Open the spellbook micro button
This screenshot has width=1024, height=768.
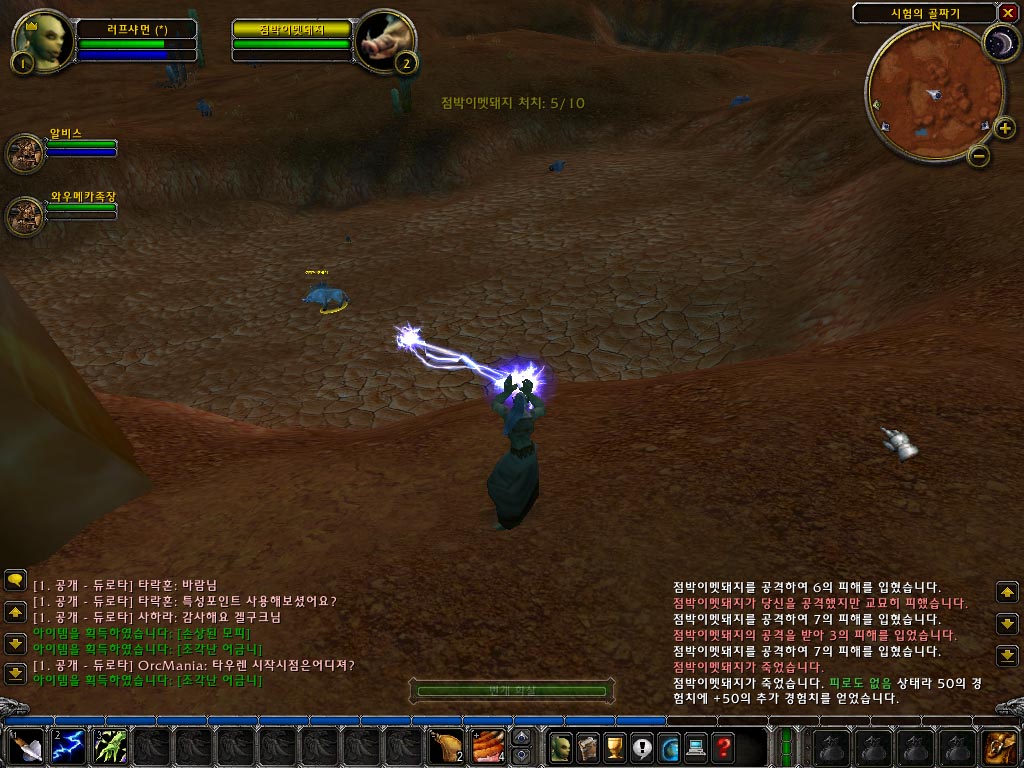588,747
